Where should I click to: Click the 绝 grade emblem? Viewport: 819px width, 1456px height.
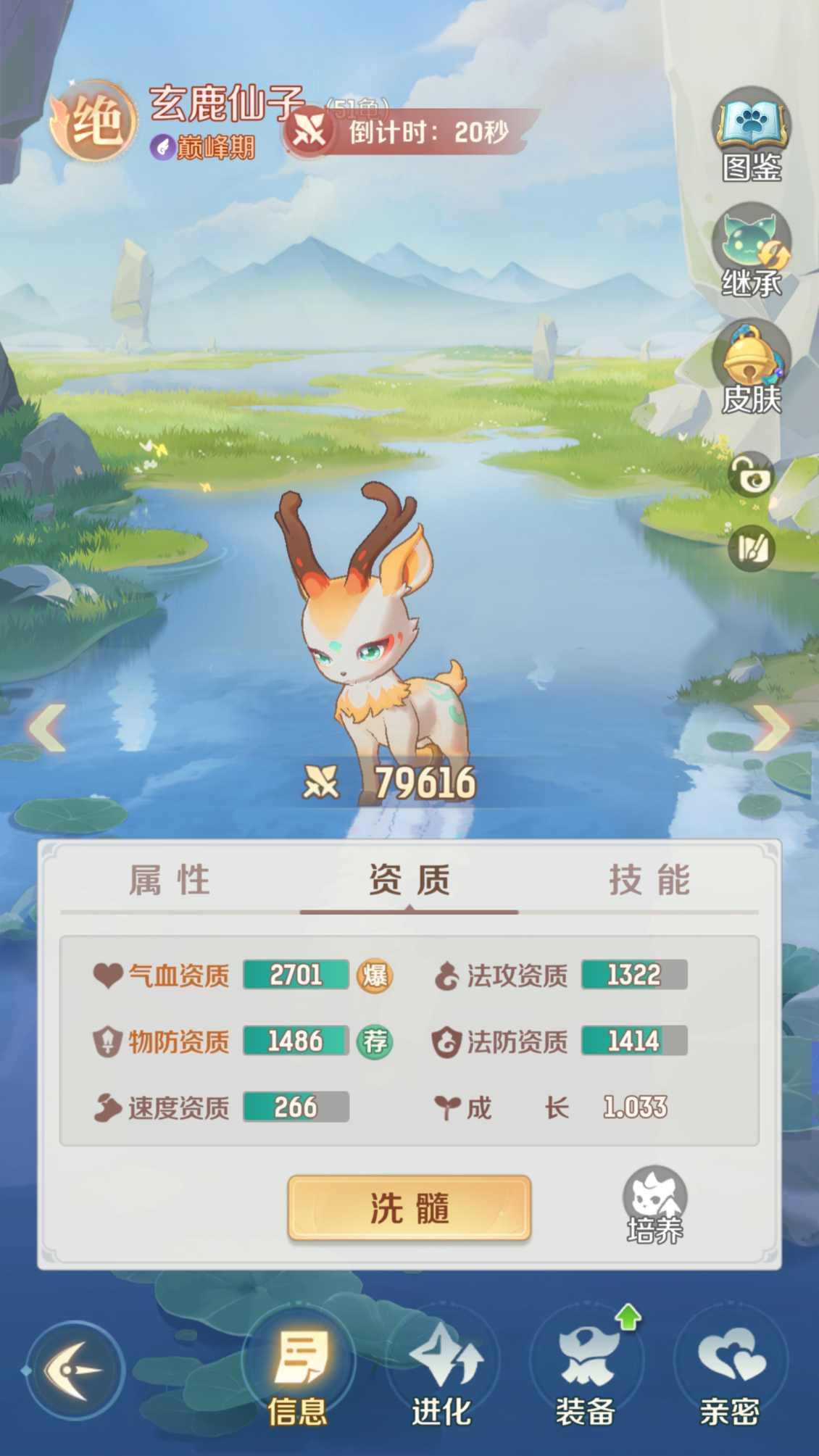(x=95, y=121)
